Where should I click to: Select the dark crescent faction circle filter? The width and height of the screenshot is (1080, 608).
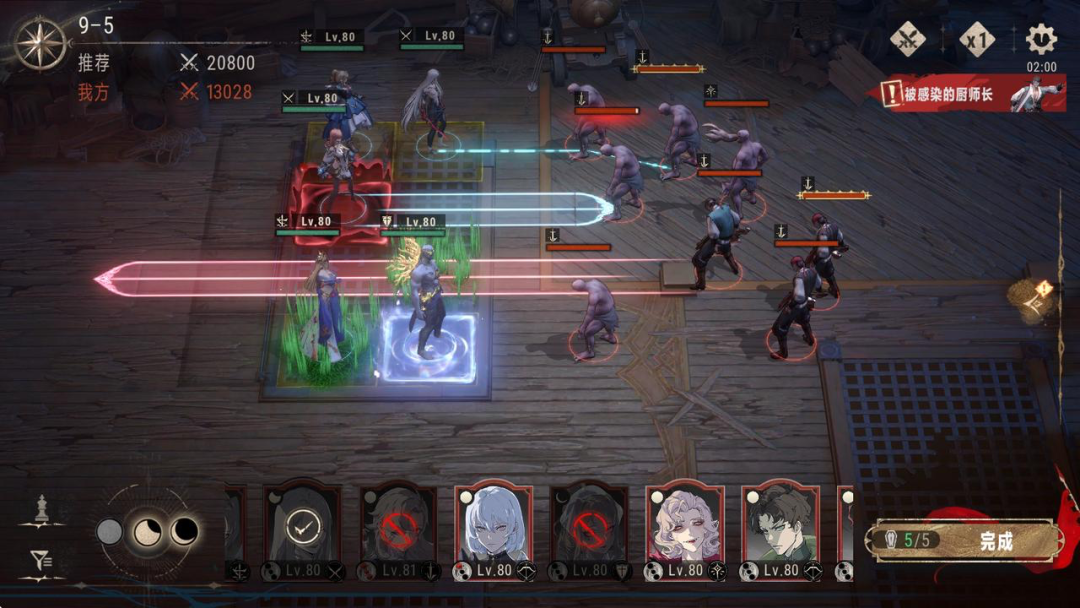click(x=184, y=531)
